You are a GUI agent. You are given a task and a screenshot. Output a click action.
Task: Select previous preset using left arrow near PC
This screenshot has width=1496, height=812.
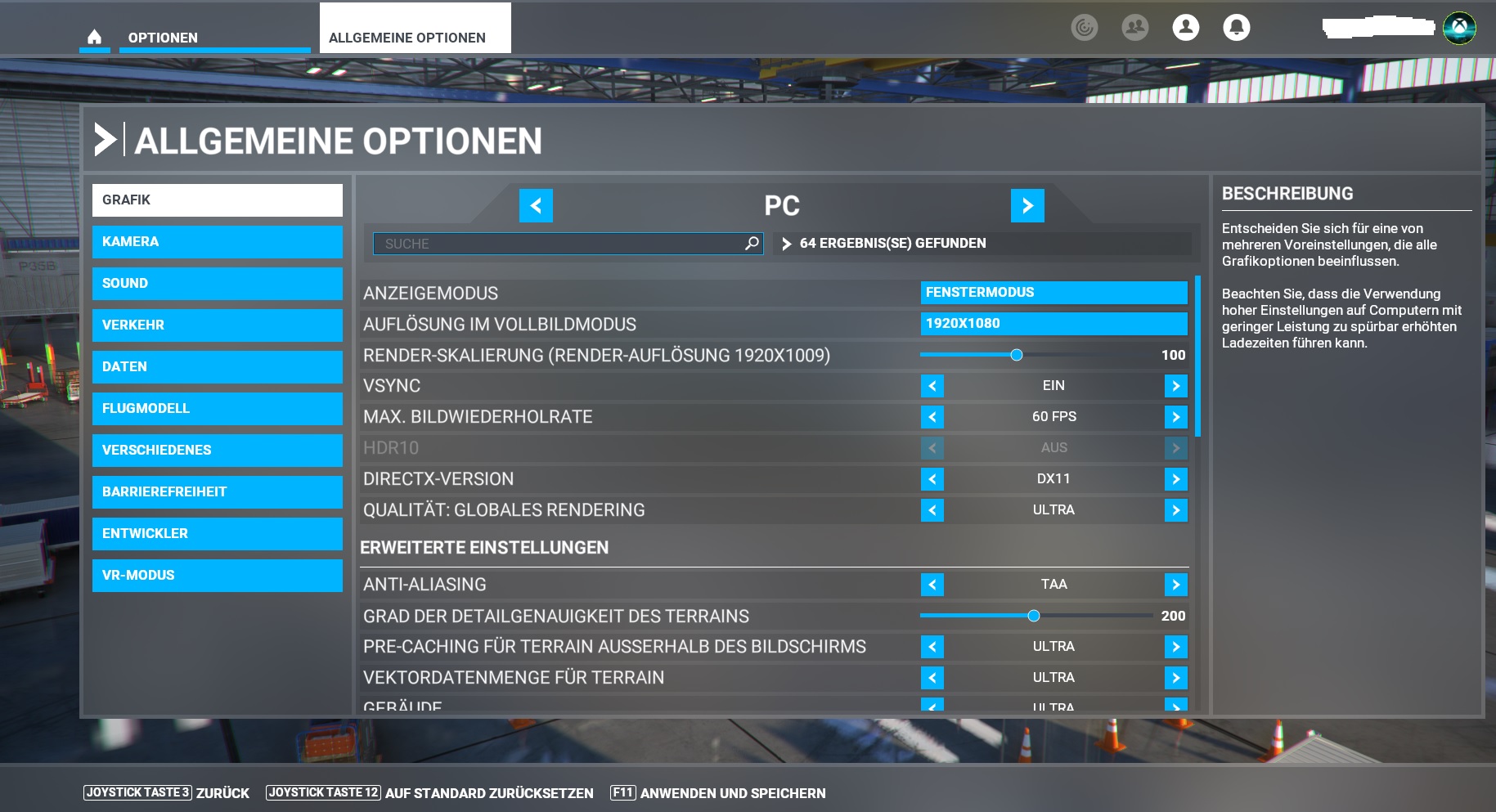[537, 205]
